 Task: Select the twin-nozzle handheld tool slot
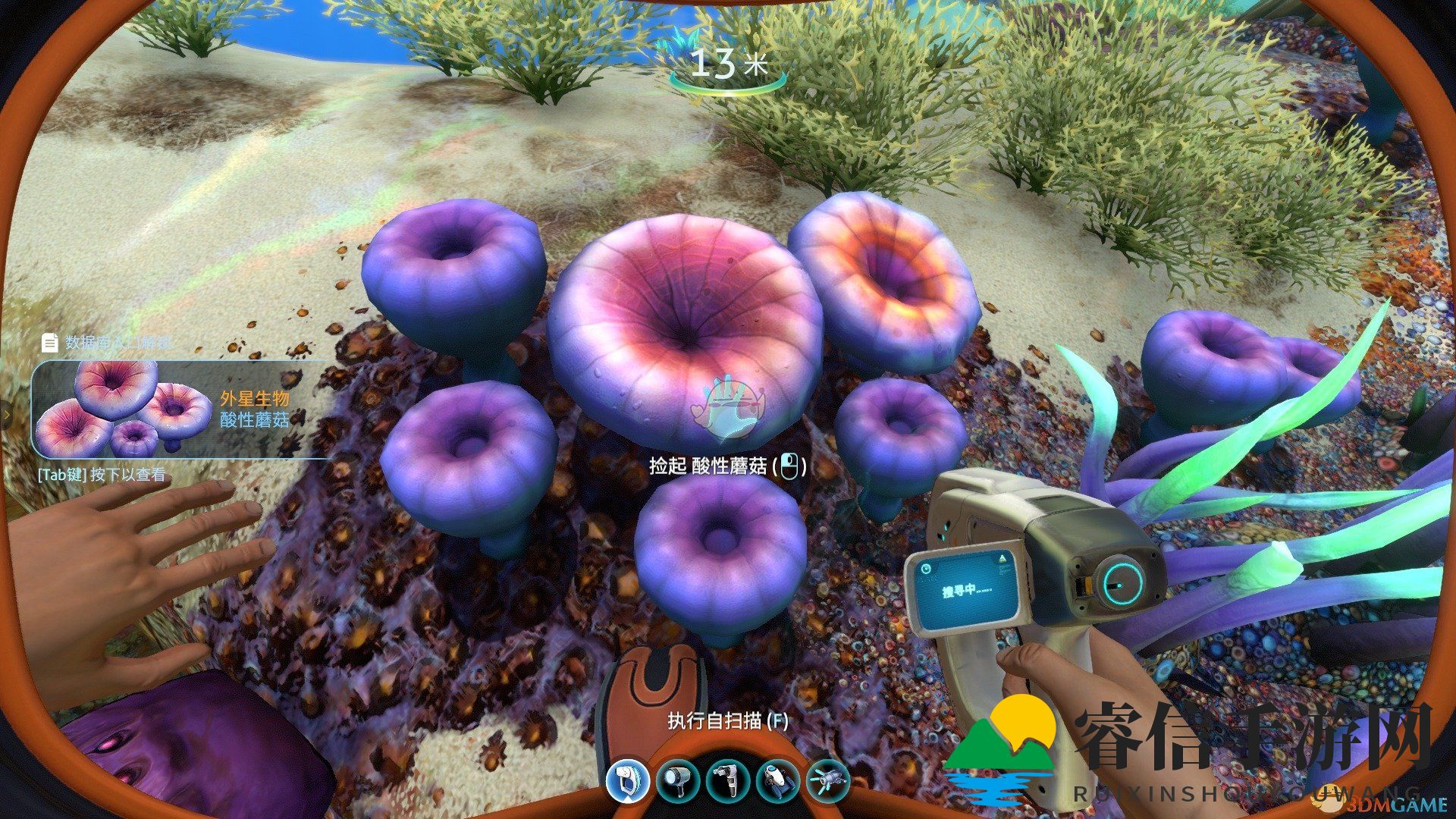pos(726,780)
